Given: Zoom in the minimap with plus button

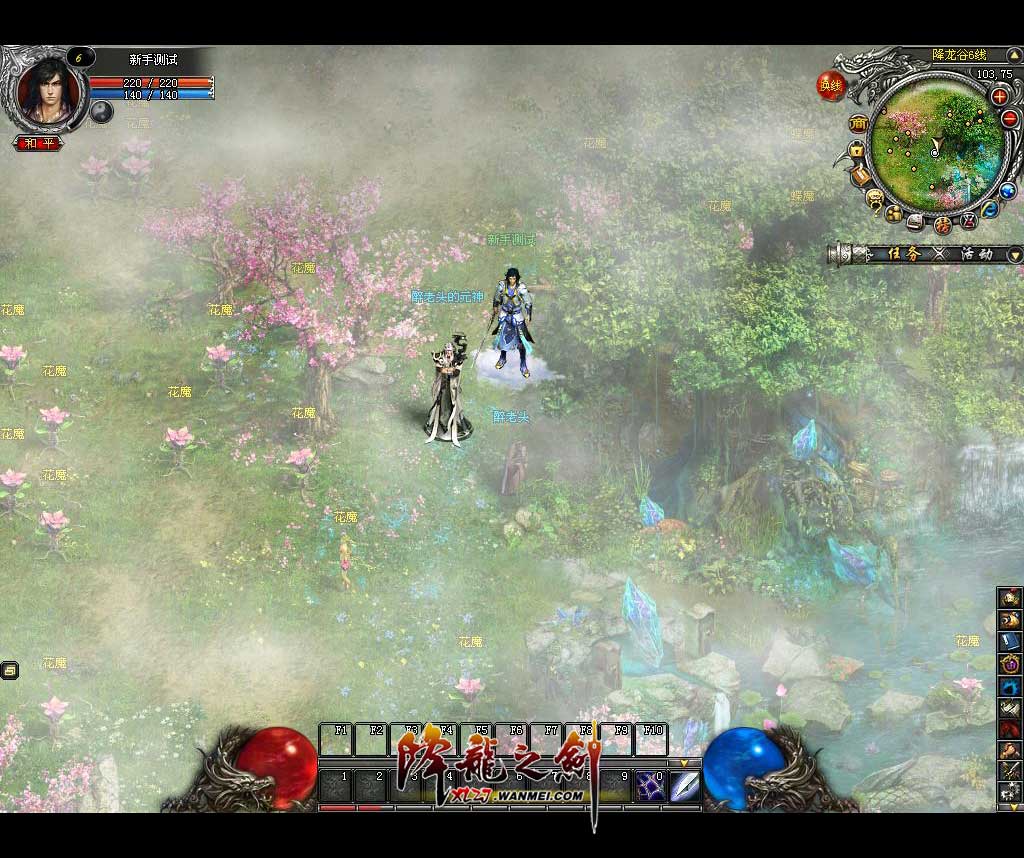Looking at the screenshot, I should point(999,97).
